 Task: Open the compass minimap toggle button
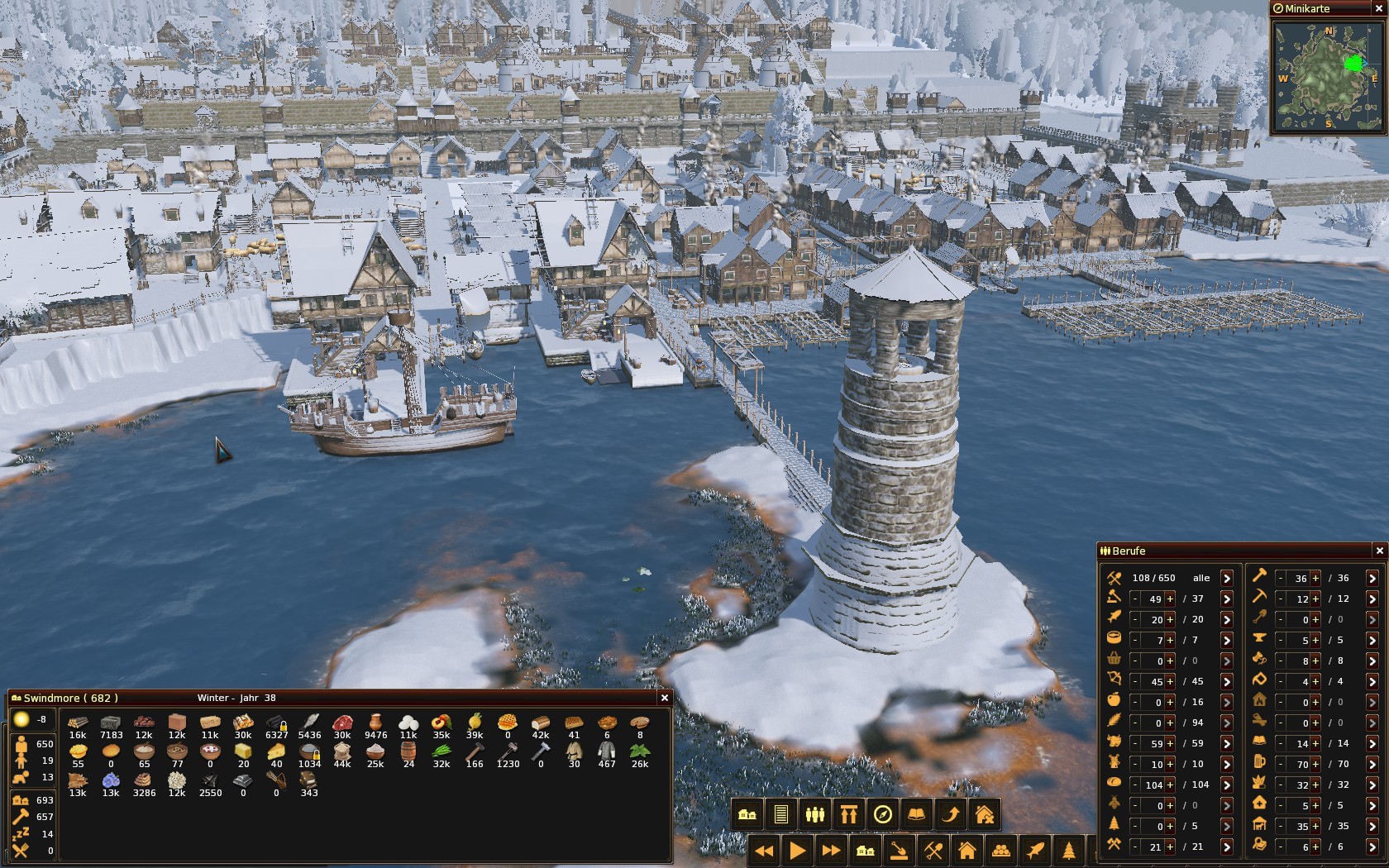tap(883, 815)
